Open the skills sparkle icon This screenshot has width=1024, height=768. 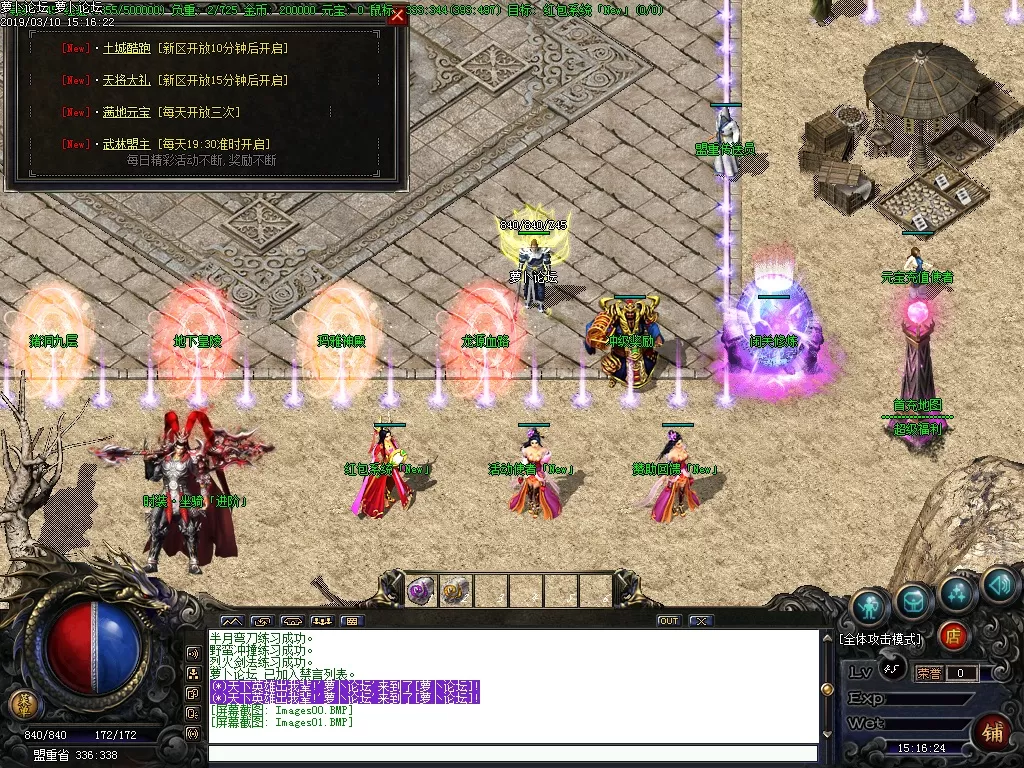pyautogui.click(x=957, y=593)
